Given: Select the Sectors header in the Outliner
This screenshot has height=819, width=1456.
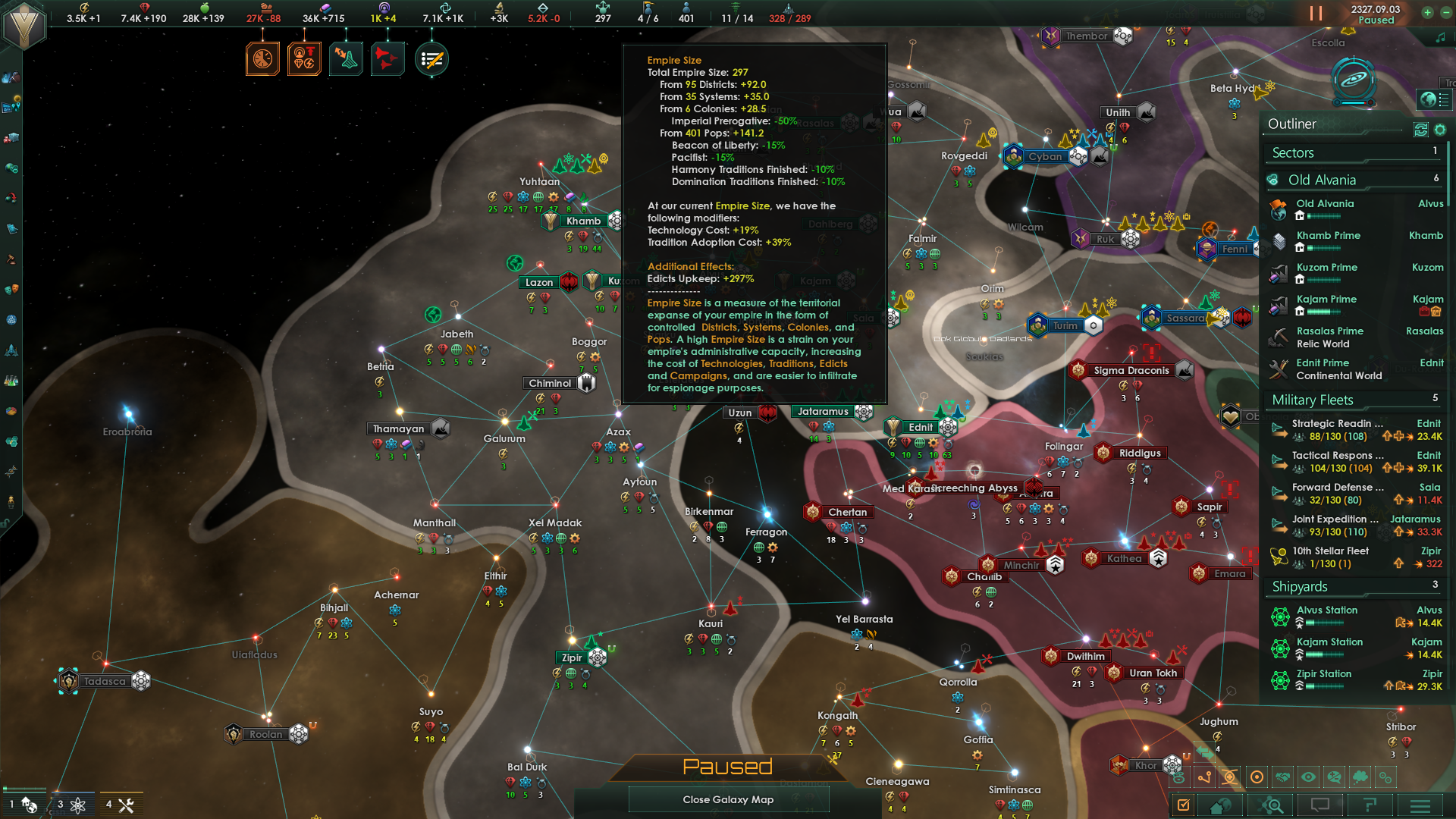Looking at the screenshot, I should click(x=1292, y=152).
